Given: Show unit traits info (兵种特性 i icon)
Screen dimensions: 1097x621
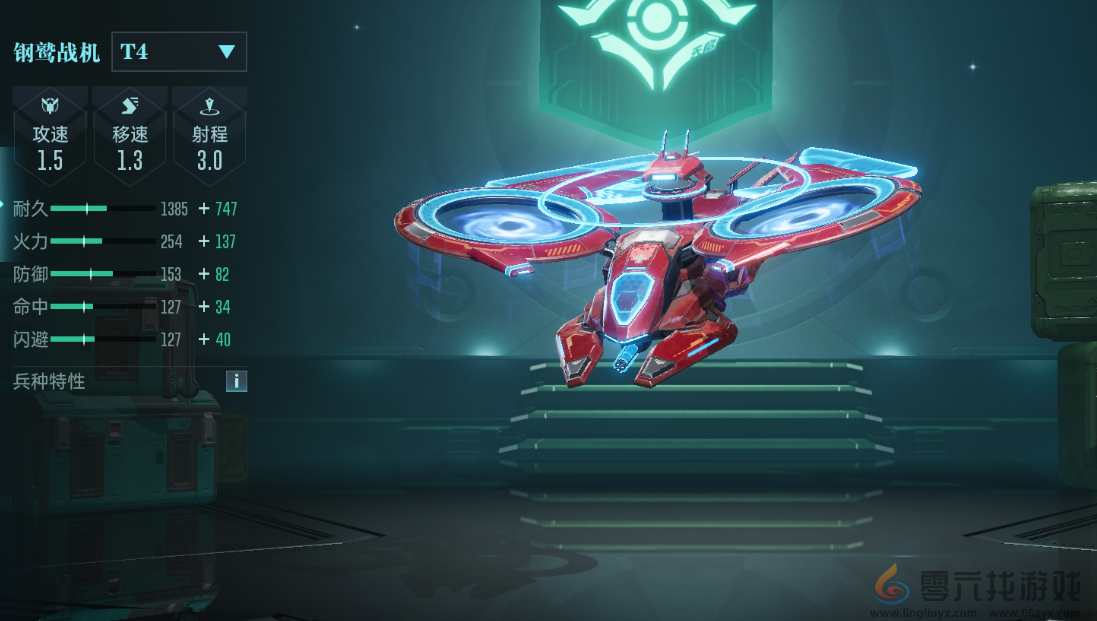Looking at the screenshot, I should [x=236, y=381].
